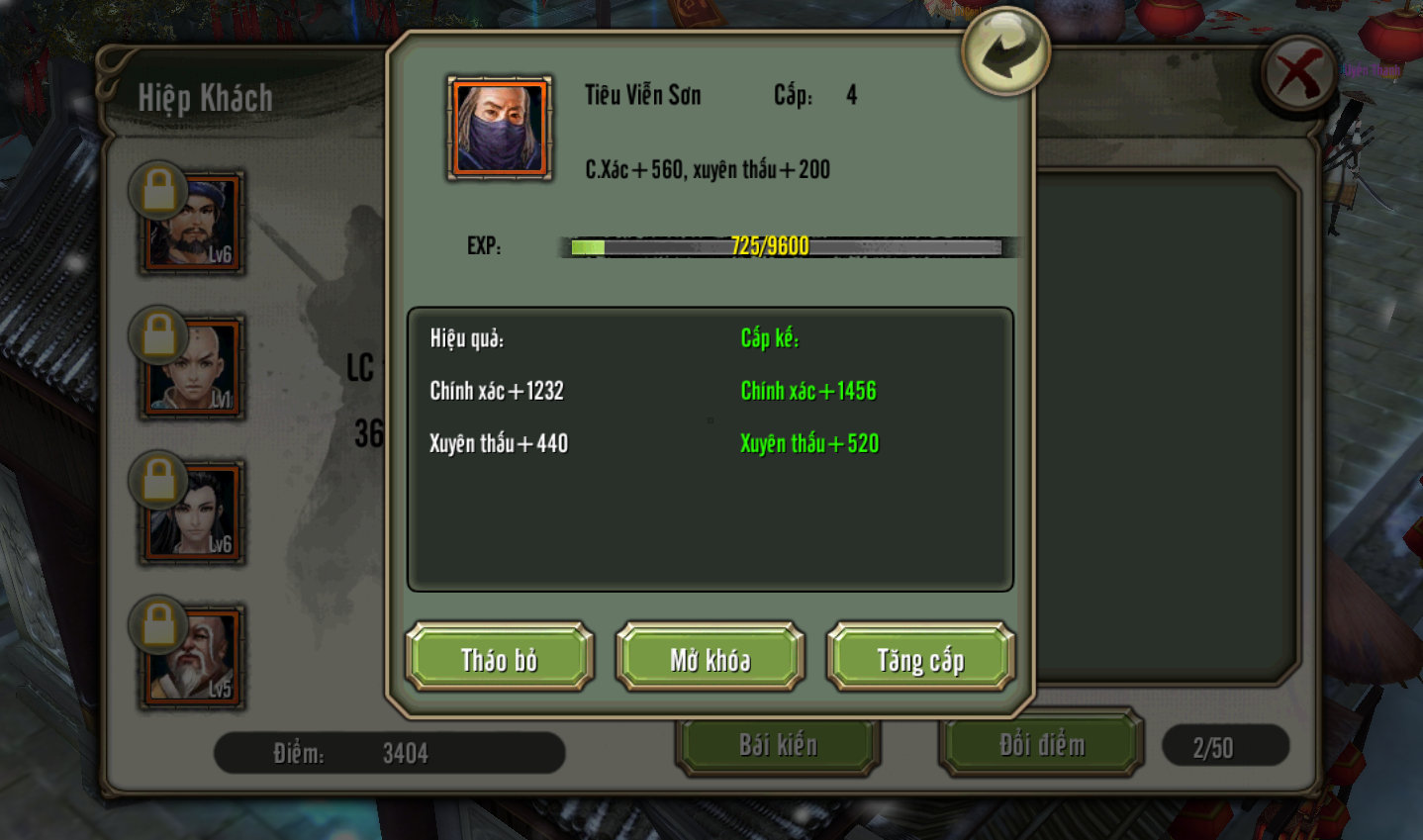Go back with the curved arrow button
This screenshot has width=1423, height=840.
click(x=1004, y=51)
